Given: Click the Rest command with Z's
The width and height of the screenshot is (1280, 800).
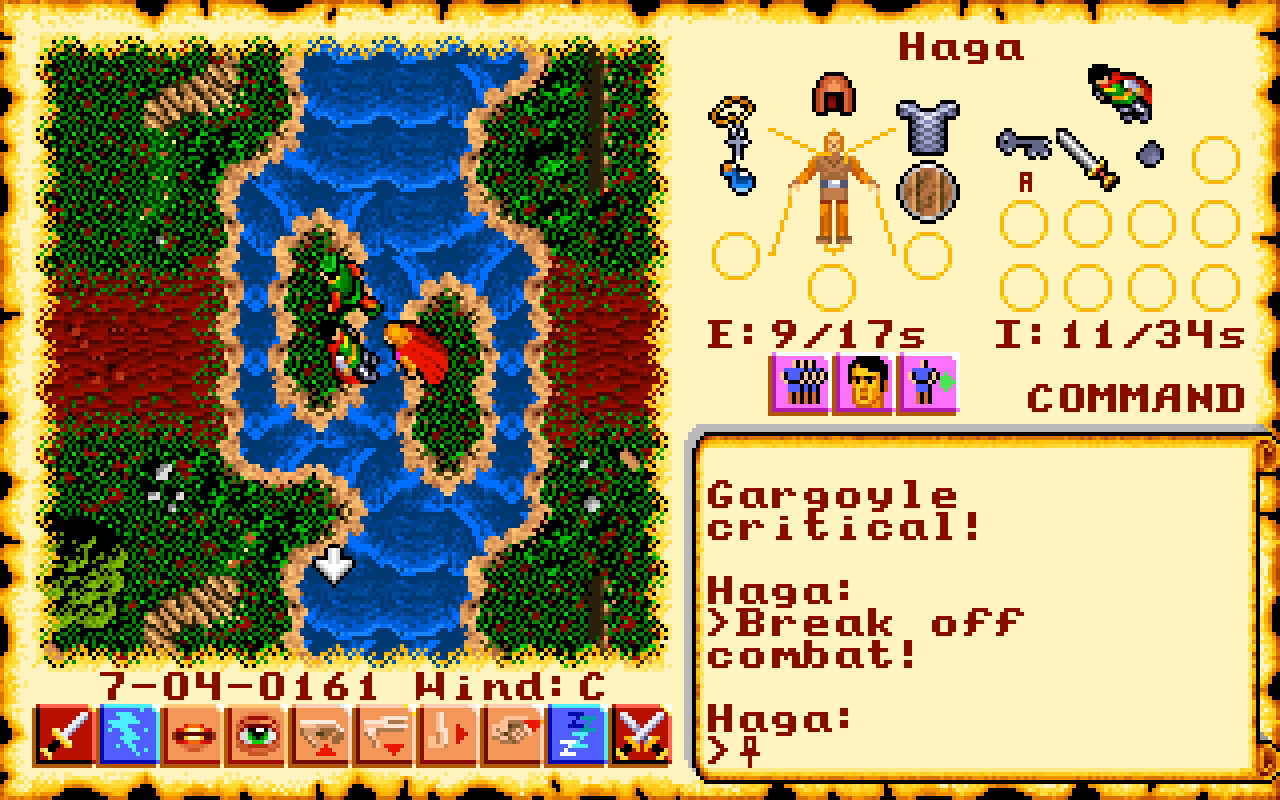Looking at the screenshot, I should click(577, 736).
